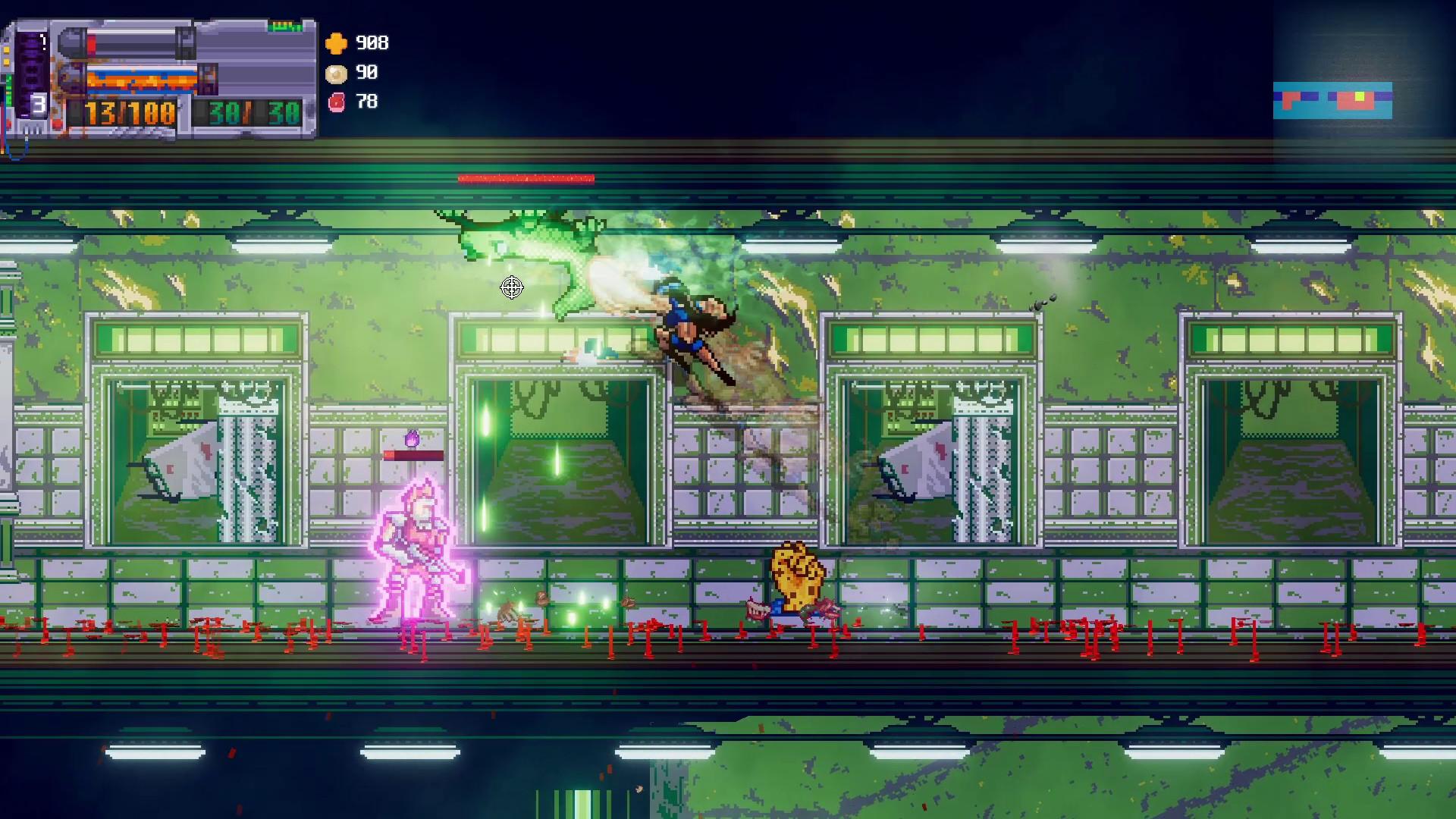Click the beige coin currency icon
Screen dimensions: 1456x819
tap(336, 73)
